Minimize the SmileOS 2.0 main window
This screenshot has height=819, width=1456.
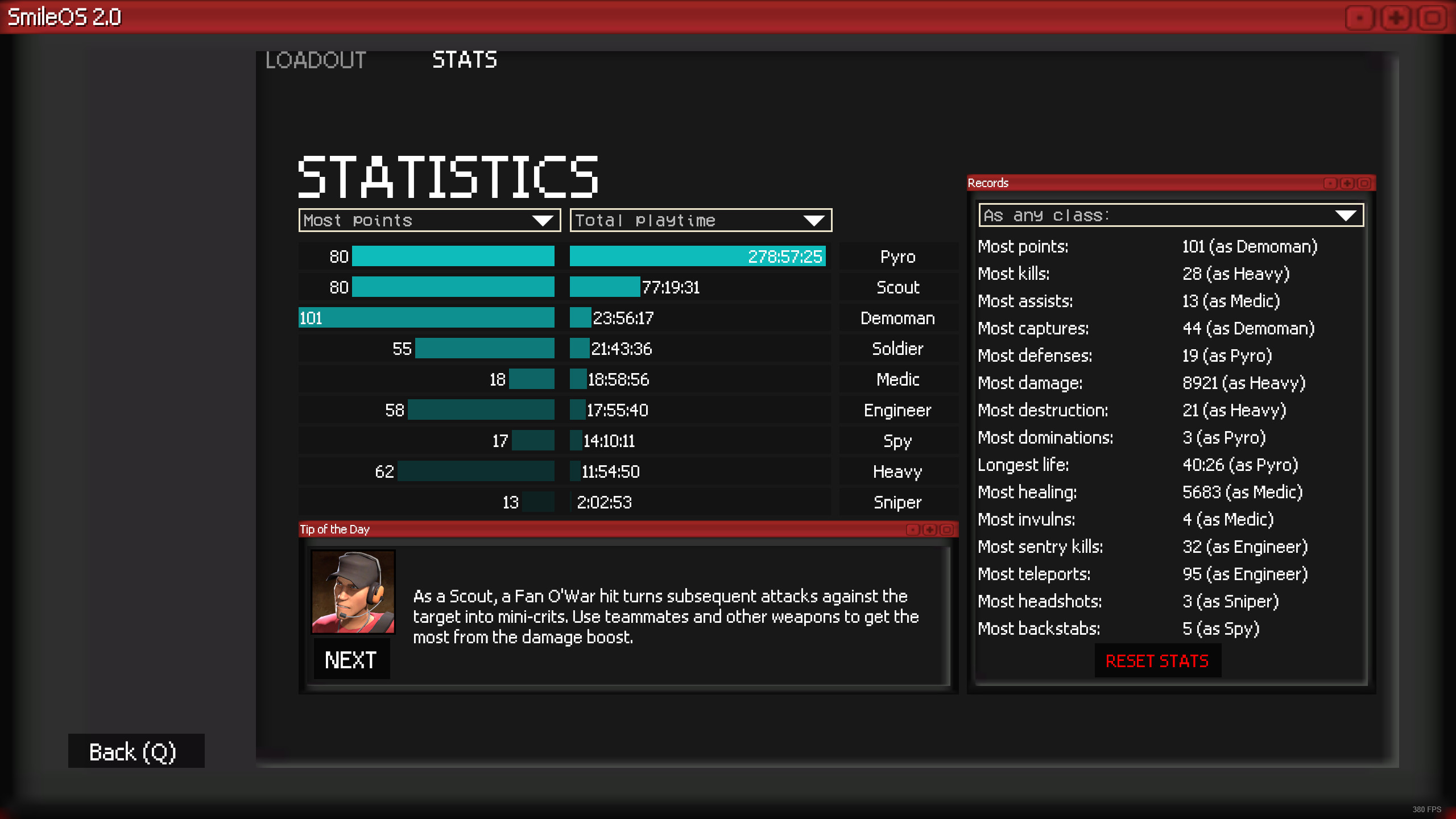point(1359,17)
